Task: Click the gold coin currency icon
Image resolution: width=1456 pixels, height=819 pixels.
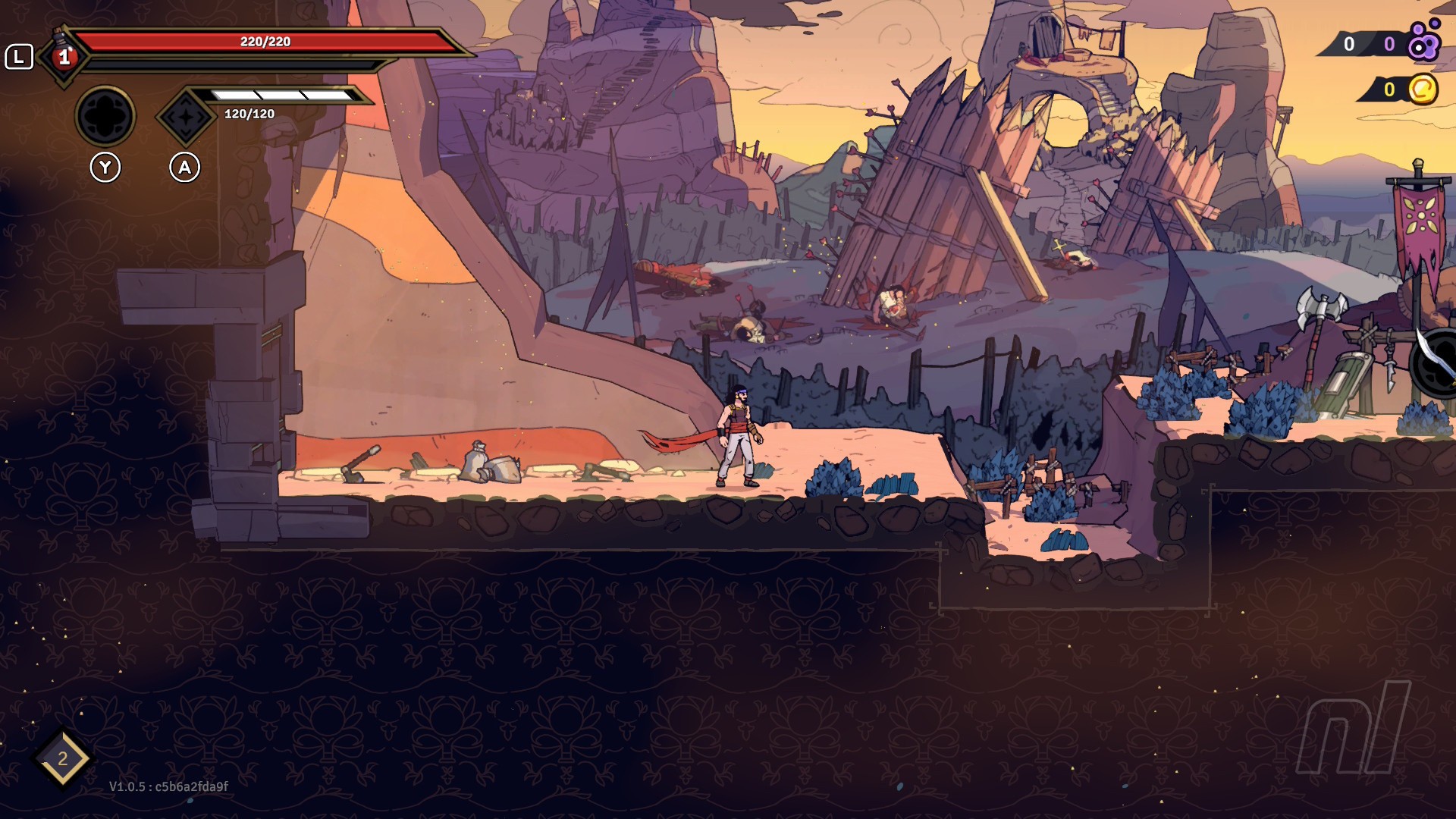Action: (1423, 89)
